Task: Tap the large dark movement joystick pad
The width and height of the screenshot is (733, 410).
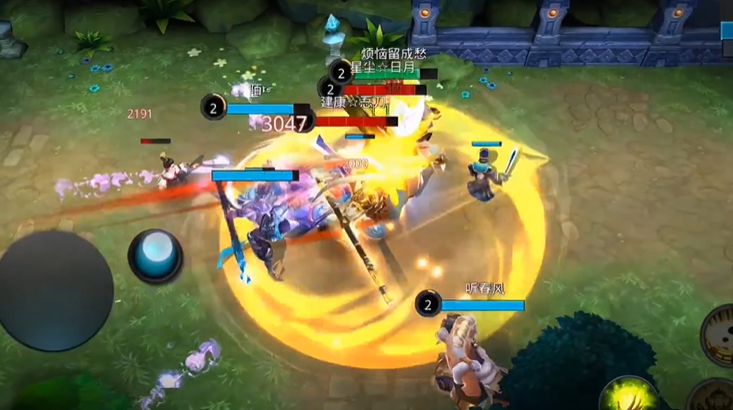Action: tap(55, 291)
